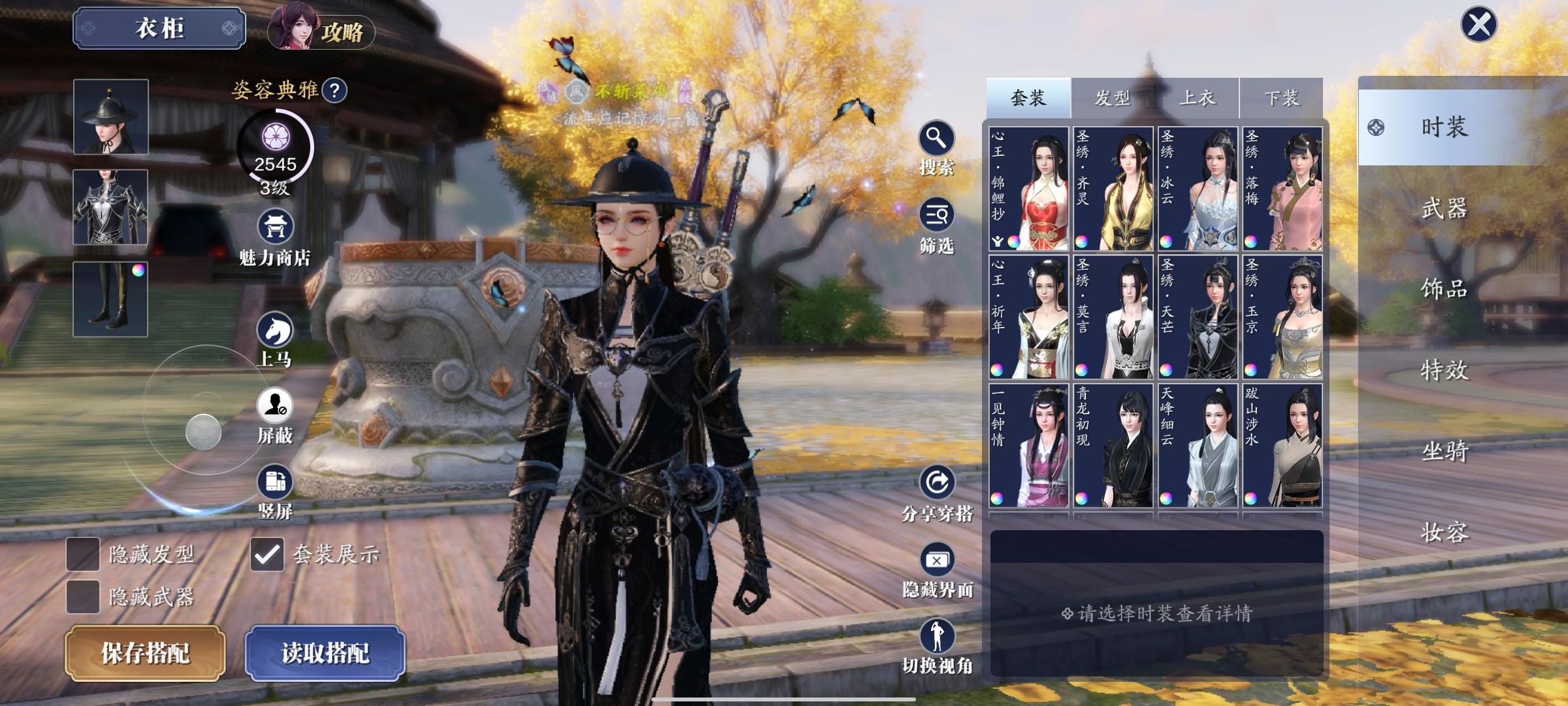
Task: Toggle the 隐藏发型 checkbox
Action: tap(83, 554)
